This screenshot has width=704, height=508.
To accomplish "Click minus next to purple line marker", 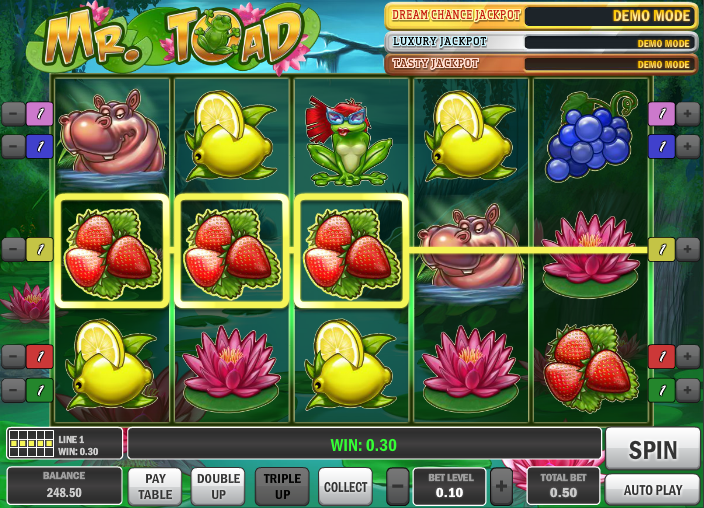I will pos(12,114).
